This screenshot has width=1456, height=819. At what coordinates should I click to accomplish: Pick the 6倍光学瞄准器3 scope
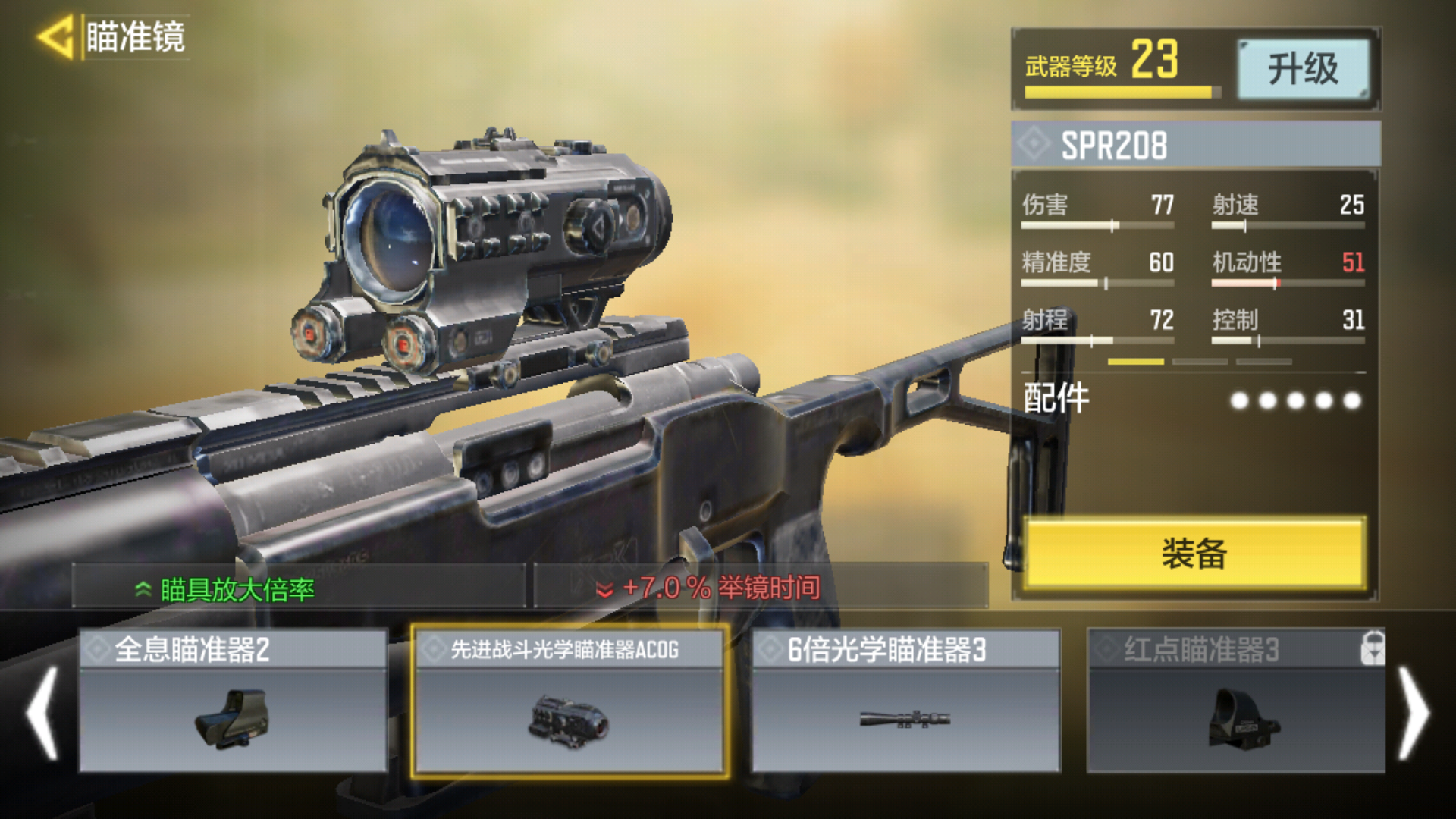(905, 701)
